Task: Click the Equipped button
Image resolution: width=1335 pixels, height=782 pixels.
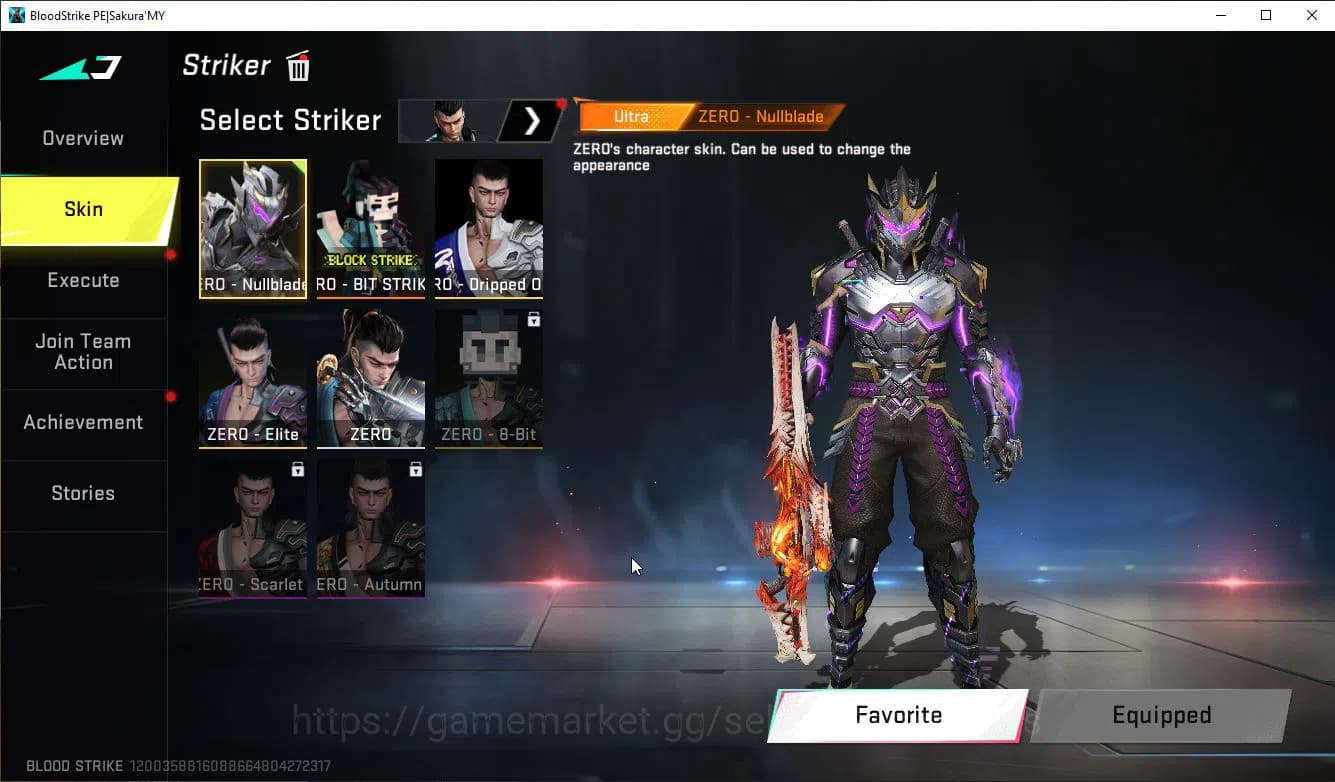Action: coord(1161,715)
